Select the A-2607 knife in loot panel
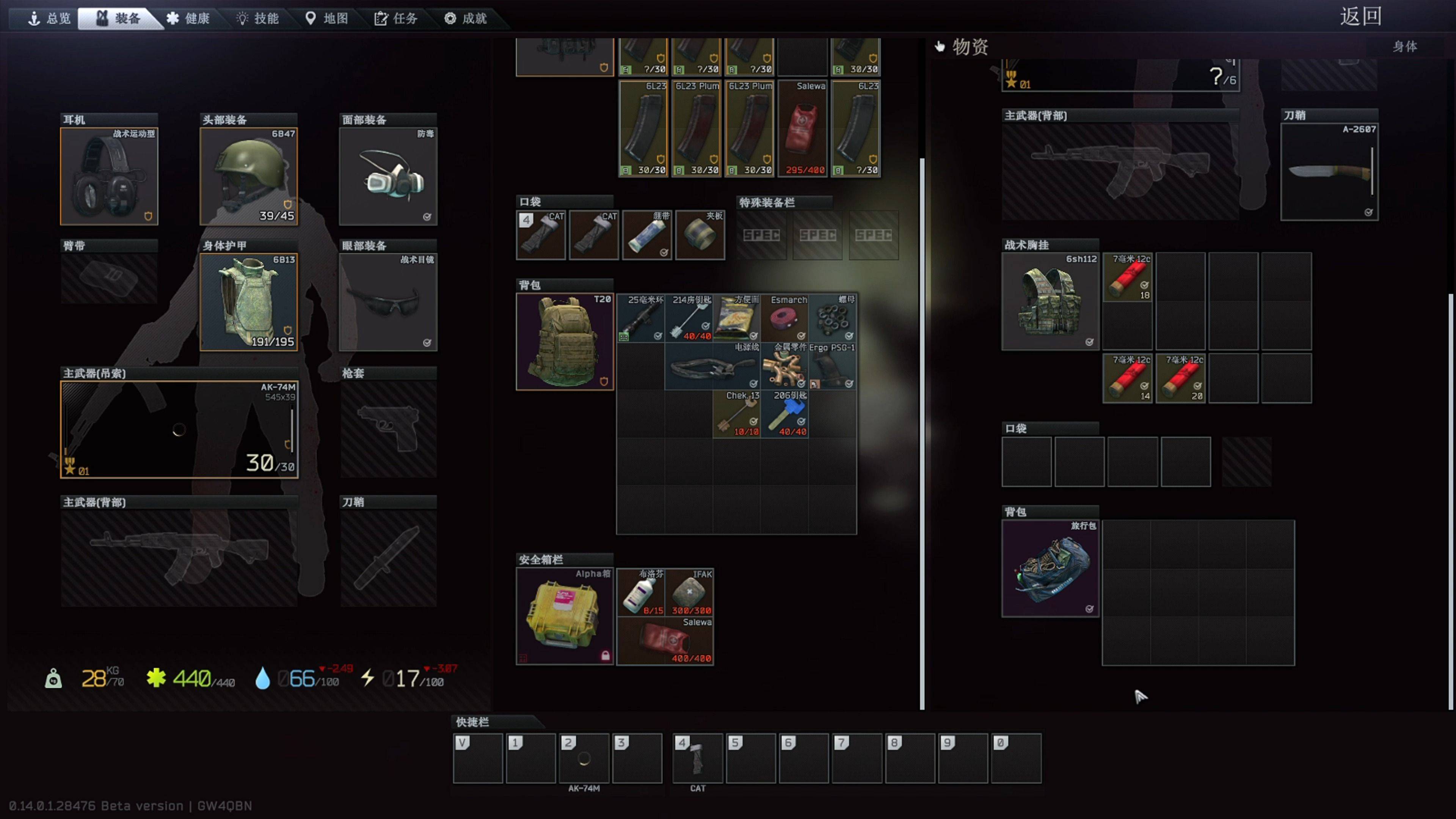 tap(1329, 172)
